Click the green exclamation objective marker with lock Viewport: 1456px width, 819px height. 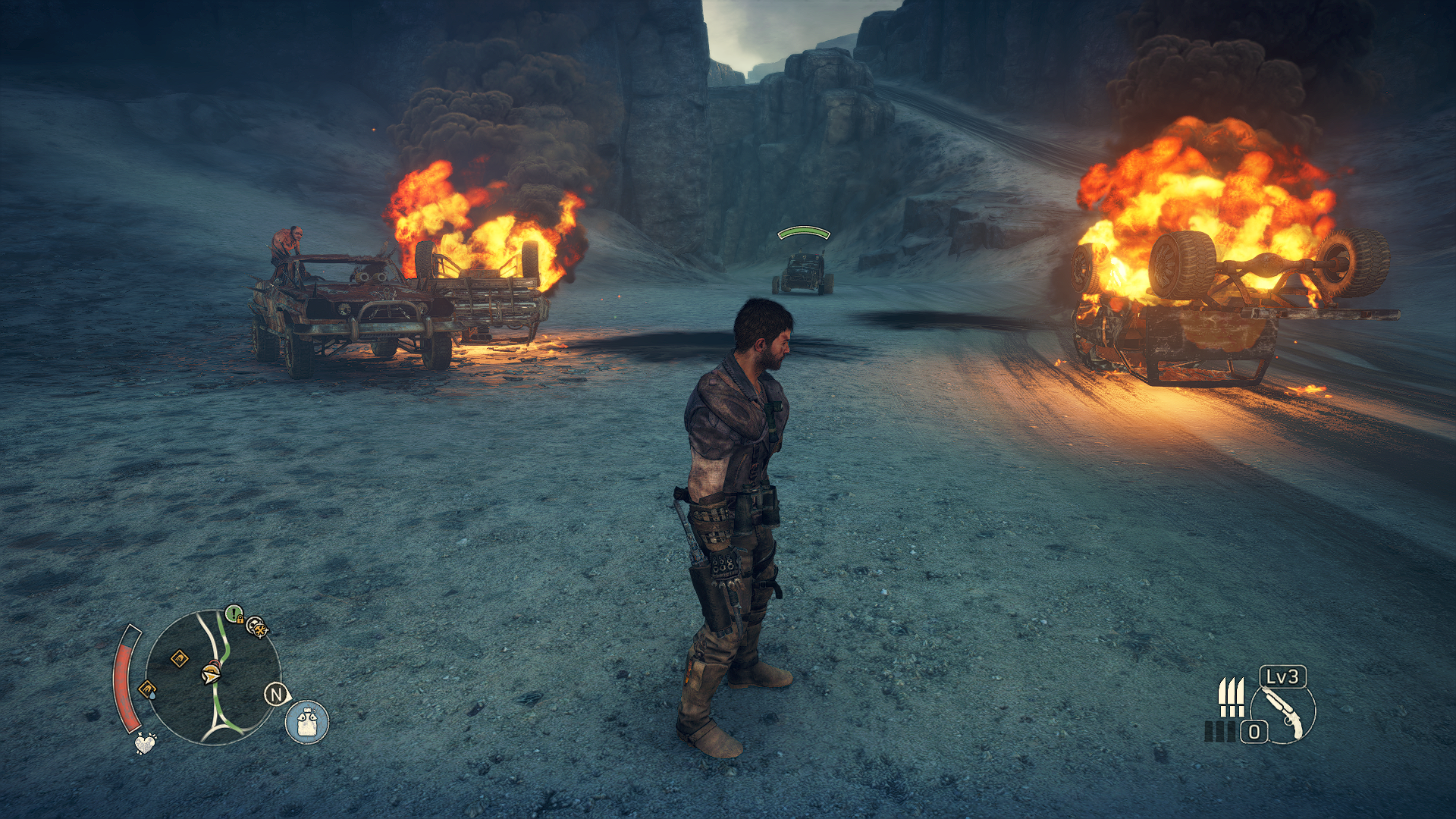coord(234,613)
